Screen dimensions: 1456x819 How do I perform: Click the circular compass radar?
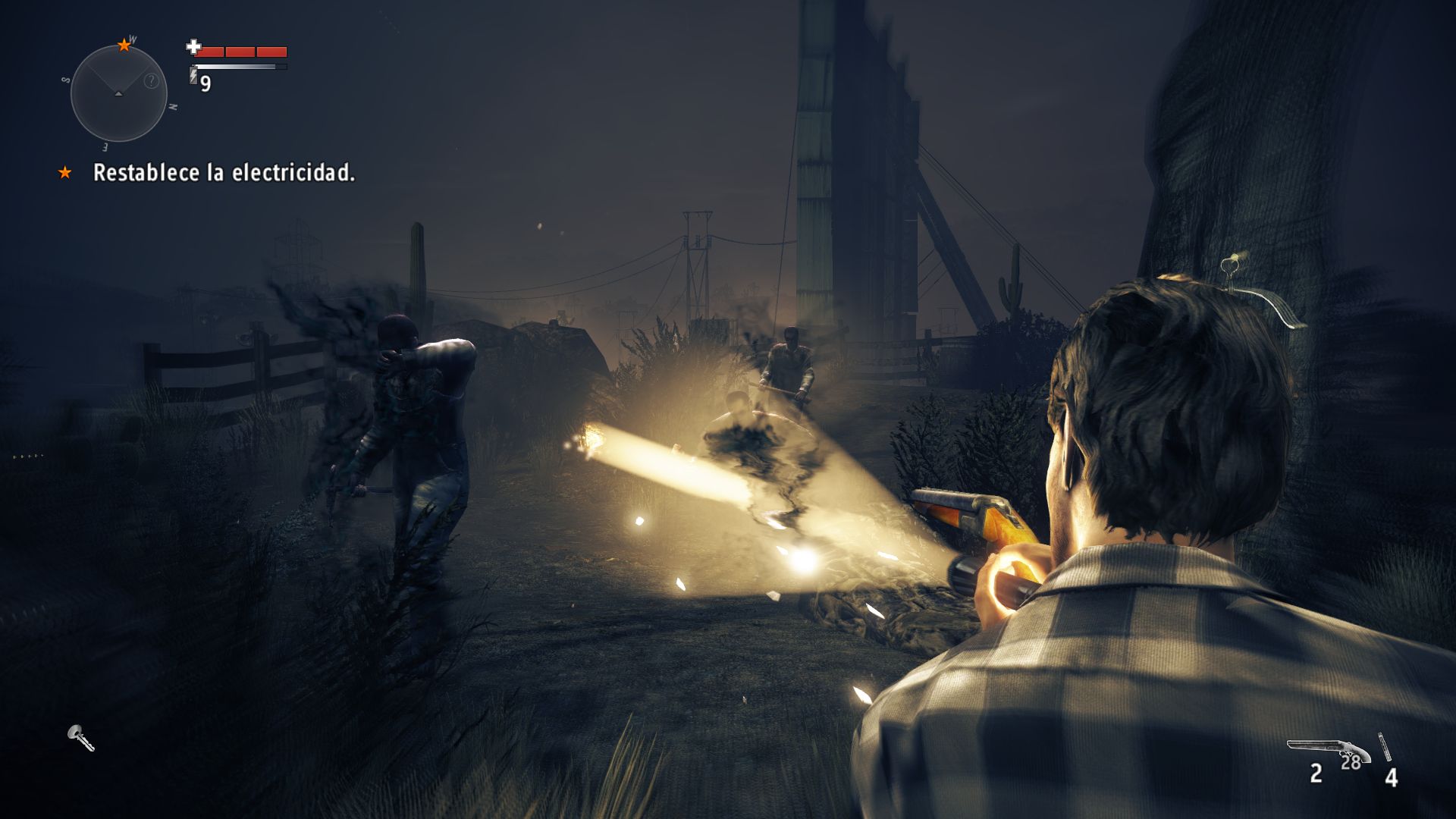(x=118, y=93)
